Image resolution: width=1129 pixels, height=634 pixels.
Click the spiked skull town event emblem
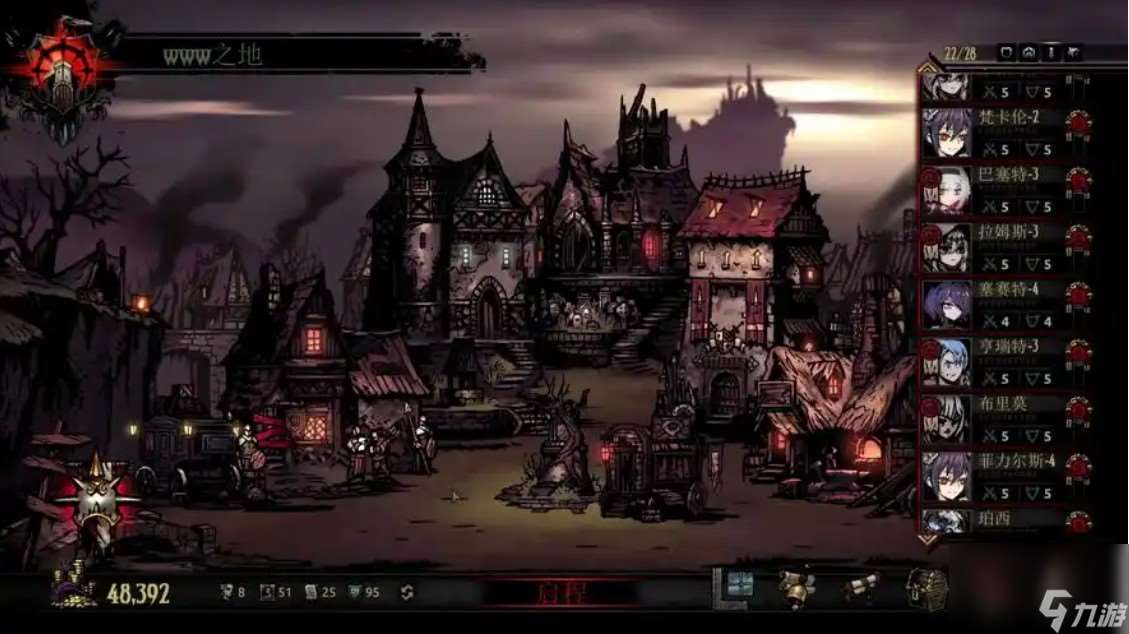(97, 498)
